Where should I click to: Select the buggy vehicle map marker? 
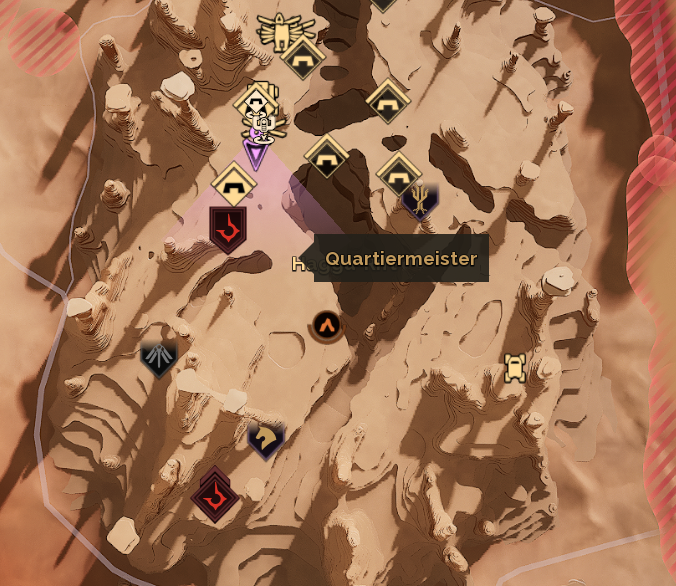(515, 367)
